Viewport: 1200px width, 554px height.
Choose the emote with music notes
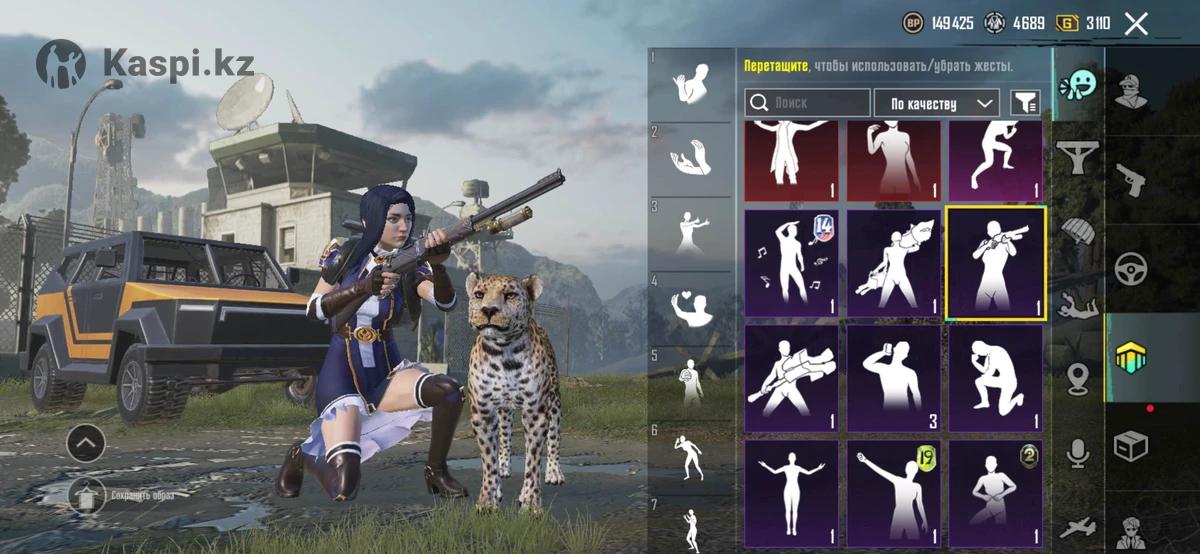[x=791, y=264]
